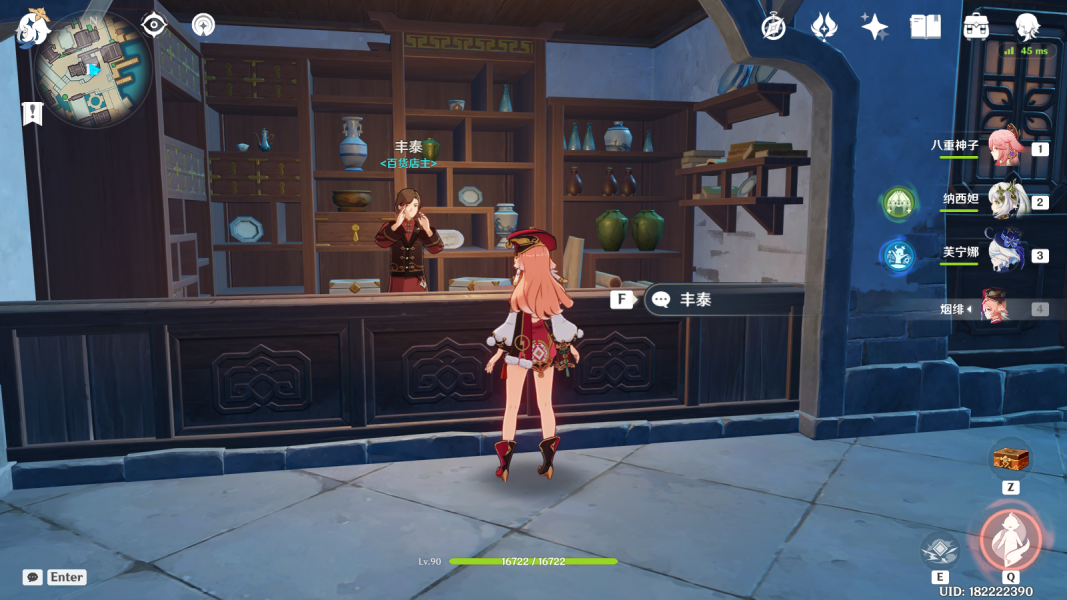Screen dimensions: 1067x600
Task: Activate the elemental skill button
Action: pyautogui.click(x=940, y=549)
